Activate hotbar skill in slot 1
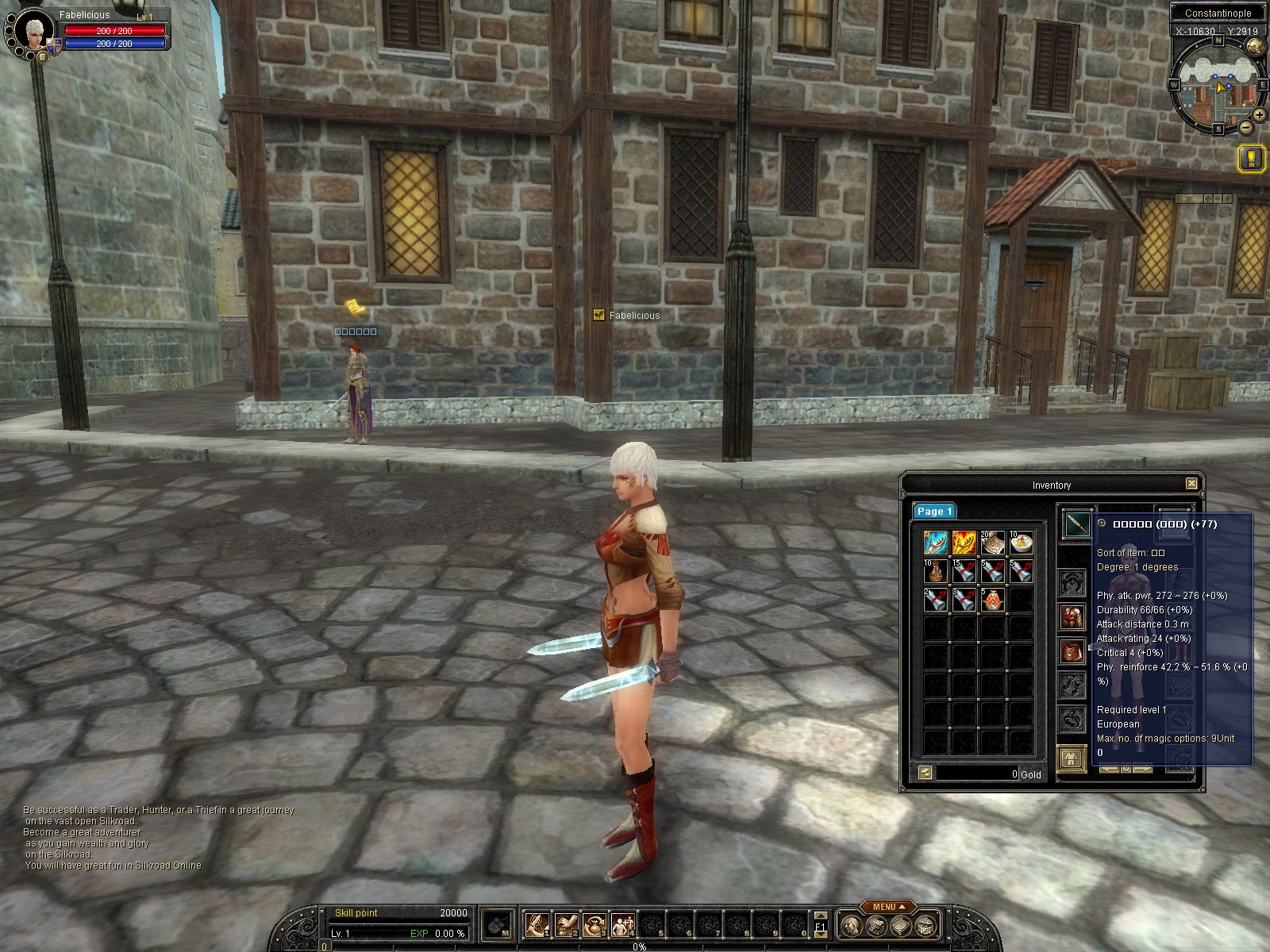1270x952 pixels. (x=537, y=925)
